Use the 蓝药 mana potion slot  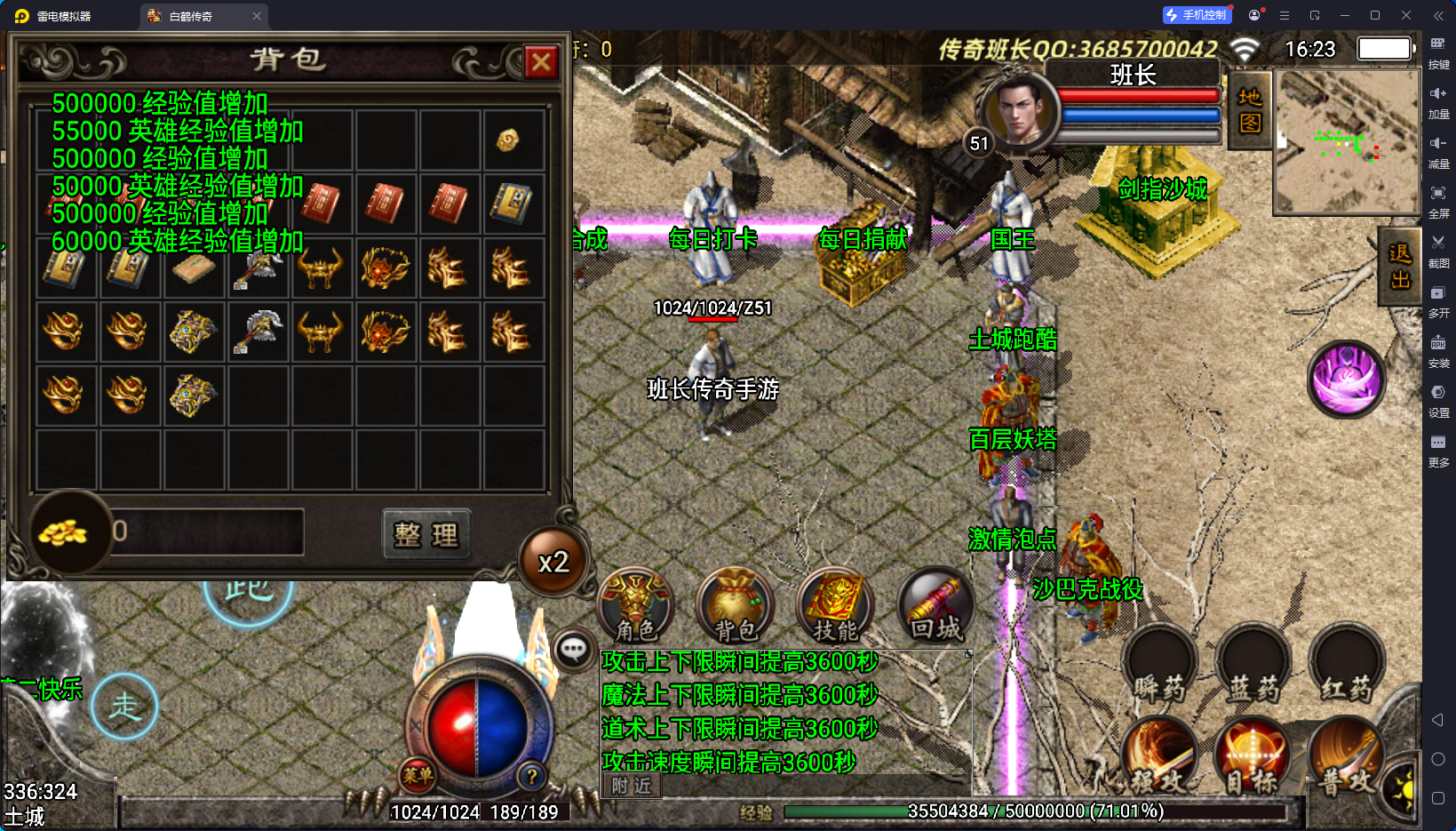pos(1253,667)
